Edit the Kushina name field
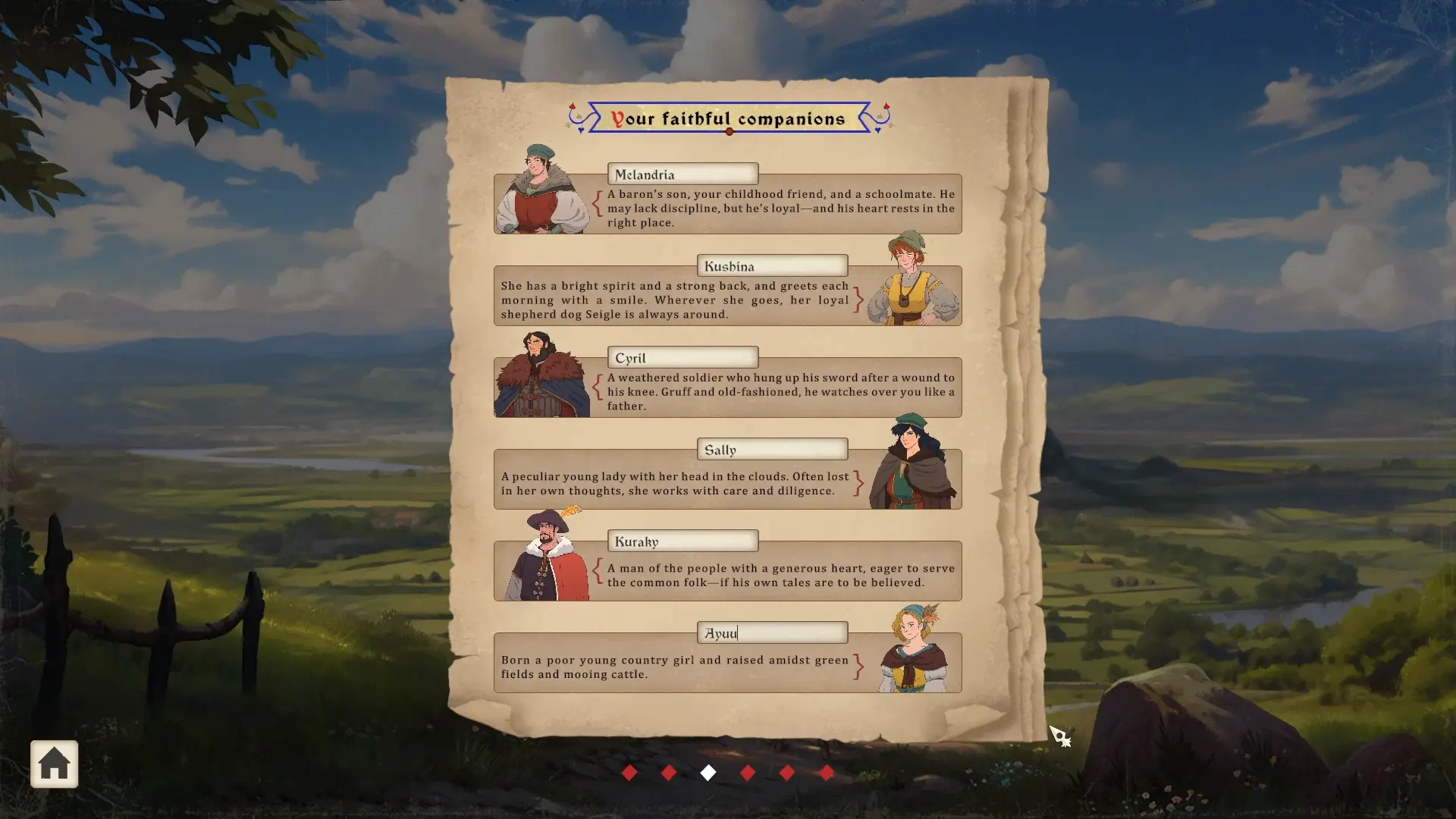The height and width of the screenshot is (819, 1456). coord(772,266)
